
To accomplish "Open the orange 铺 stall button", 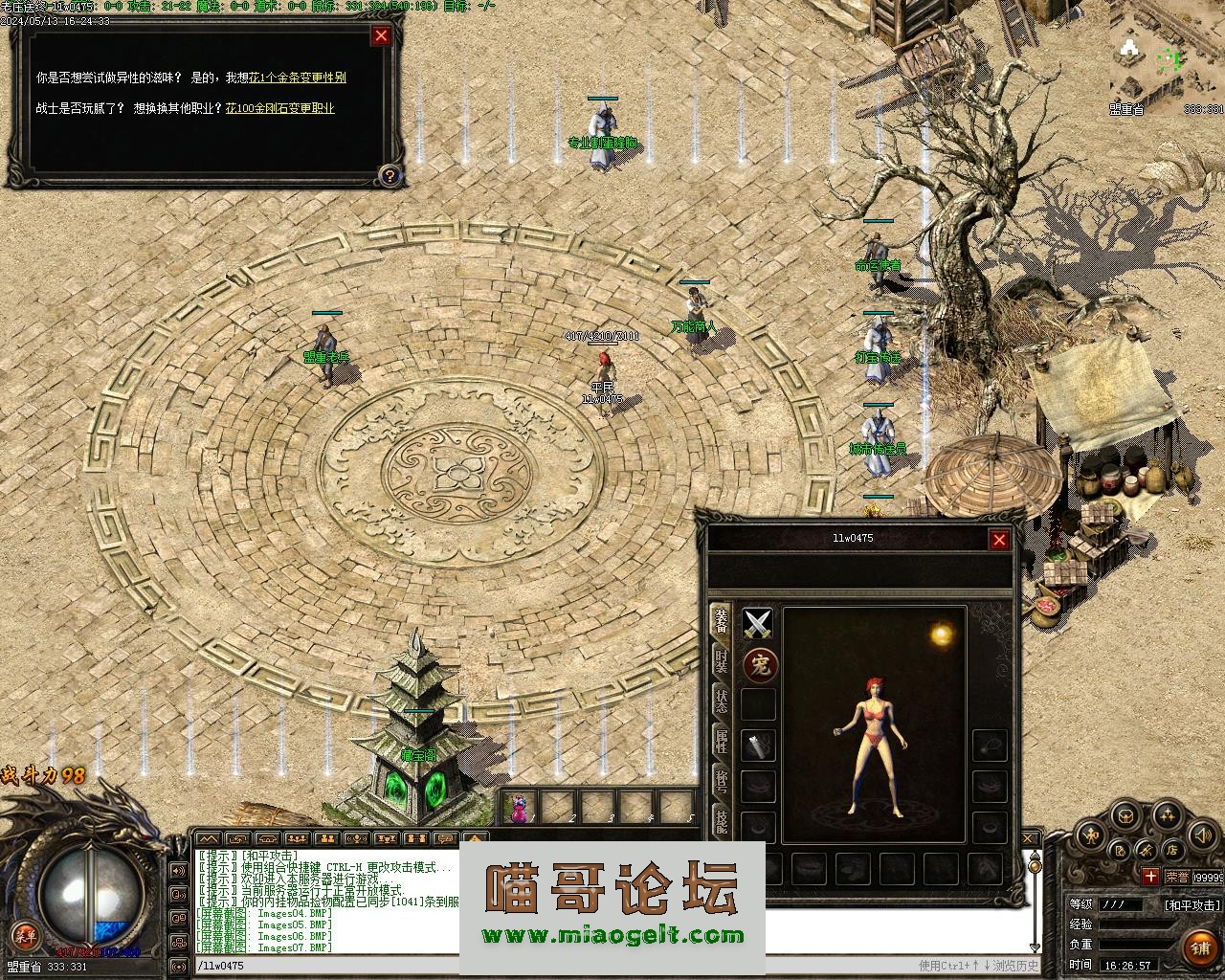I will (x=1200, y=947).
